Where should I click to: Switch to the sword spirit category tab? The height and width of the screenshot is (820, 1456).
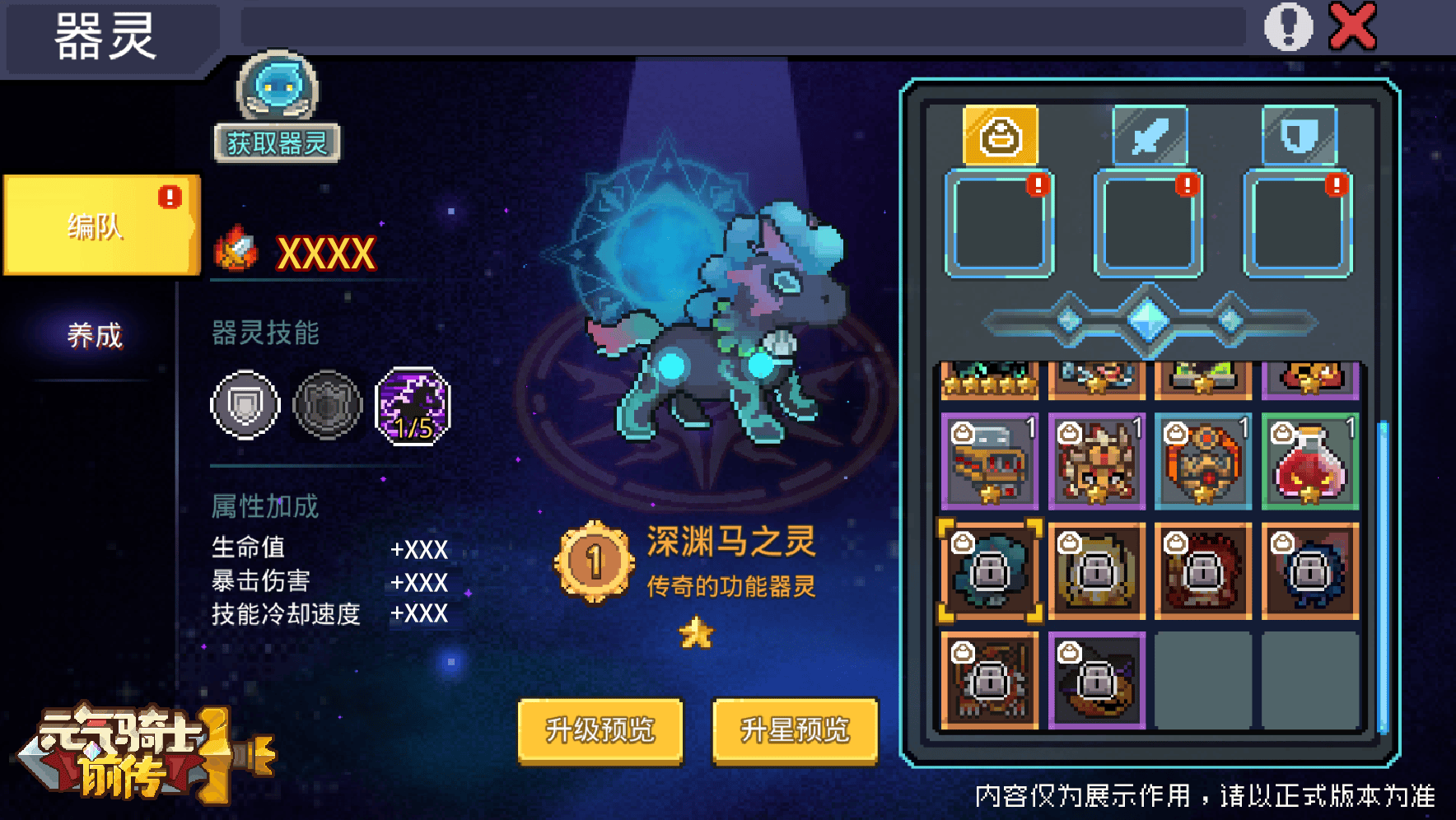[1148, 136]
